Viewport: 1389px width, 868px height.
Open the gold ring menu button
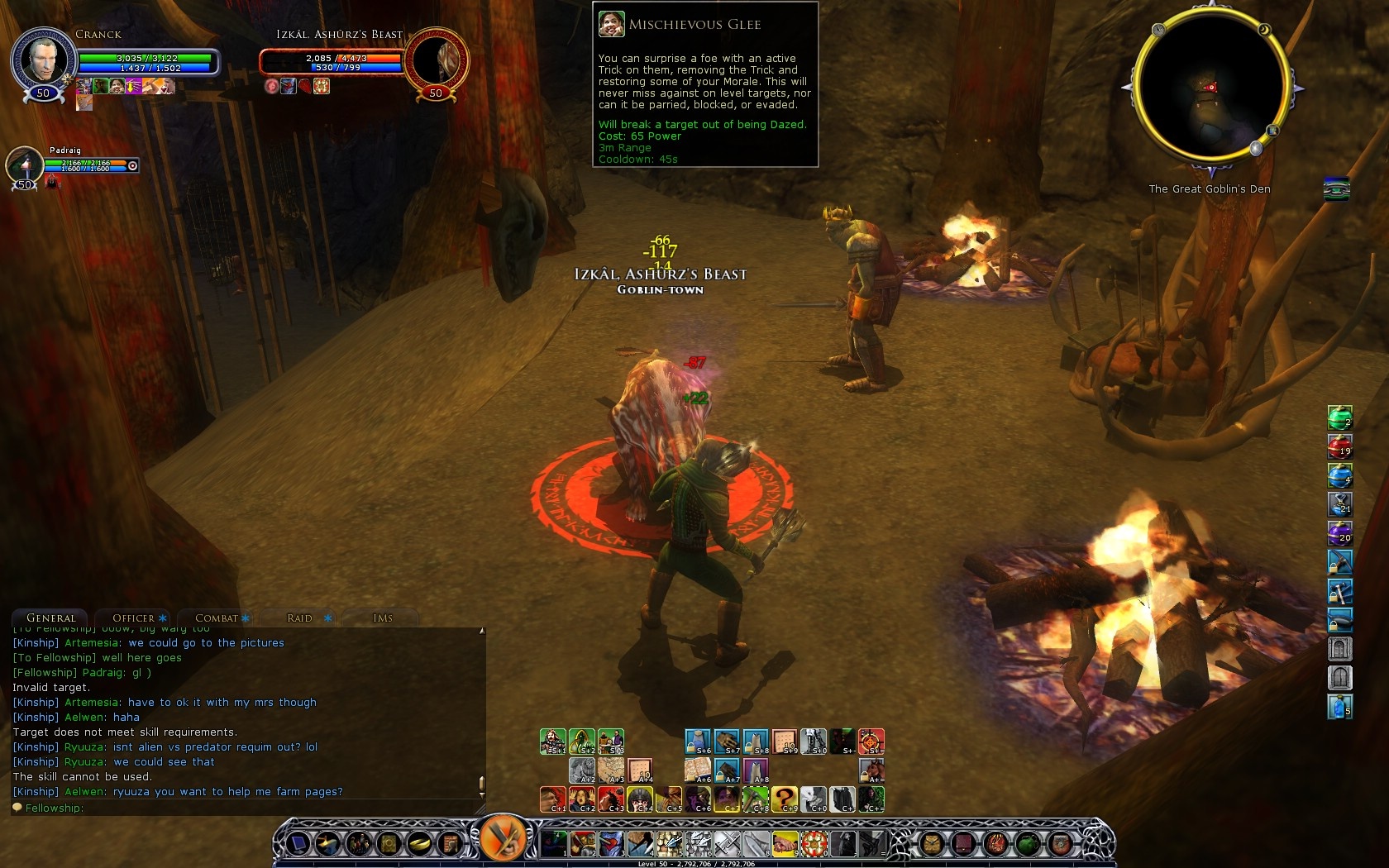[x=419, y=844]
